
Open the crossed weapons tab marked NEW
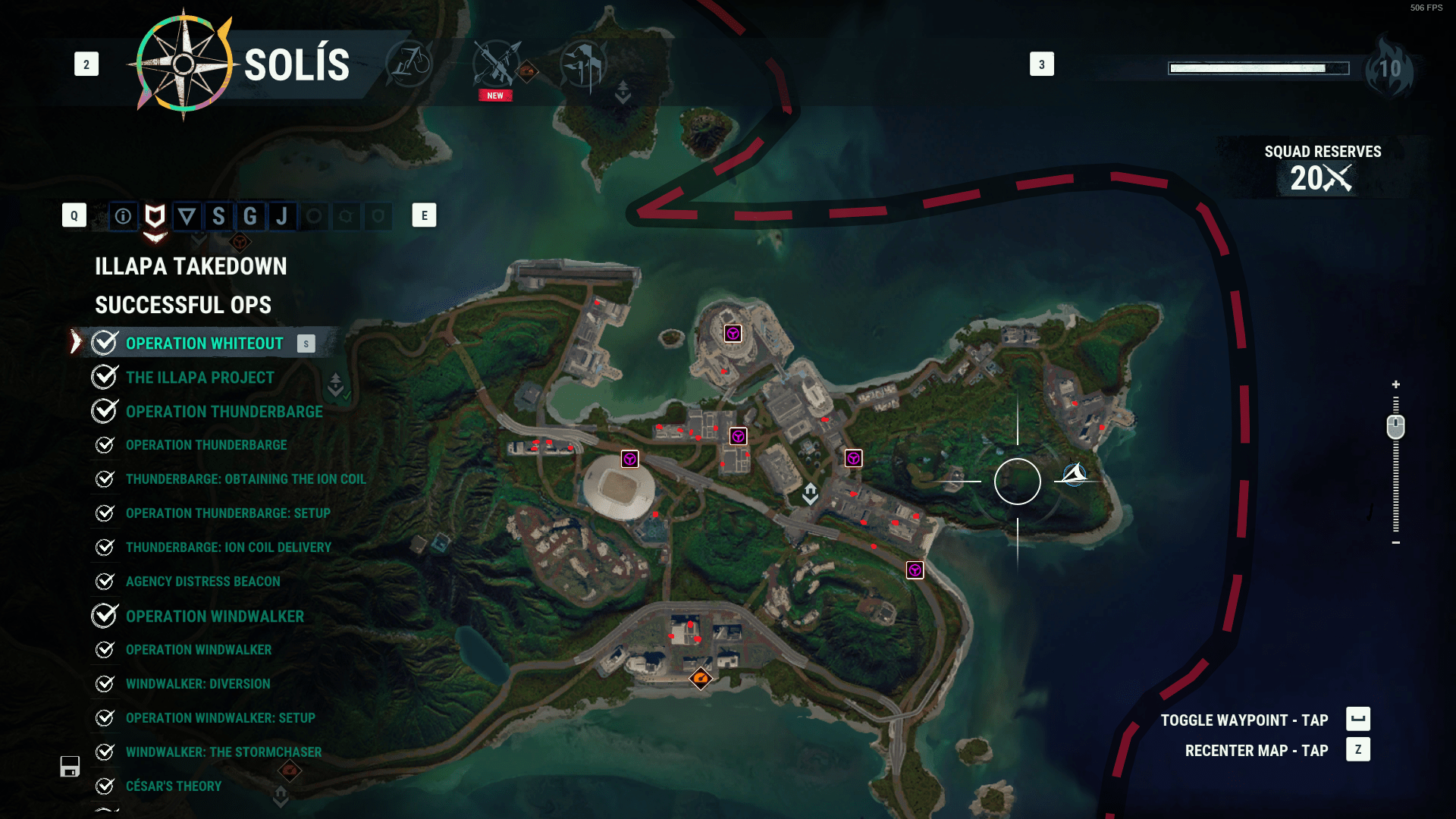click(497, 65)
